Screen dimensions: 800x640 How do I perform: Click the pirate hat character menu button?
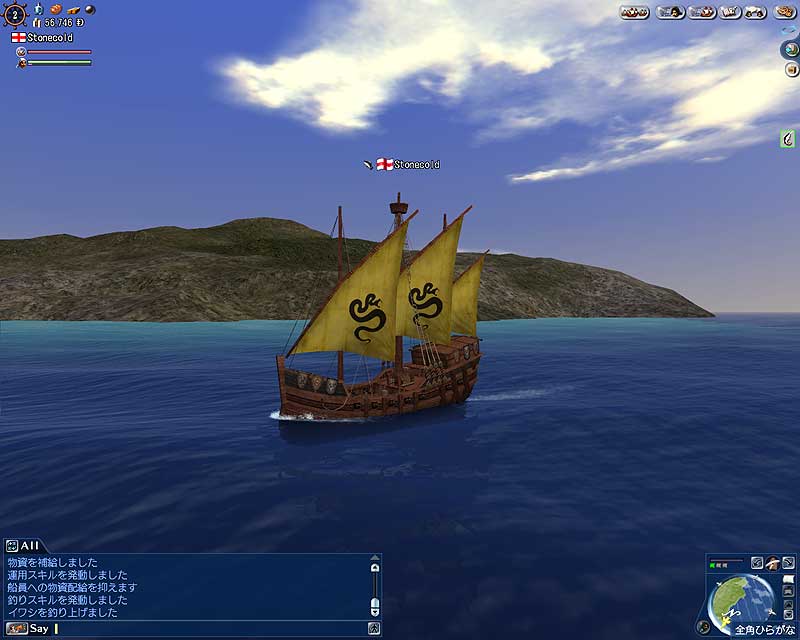pyautogui.click(x=672, y=12)
